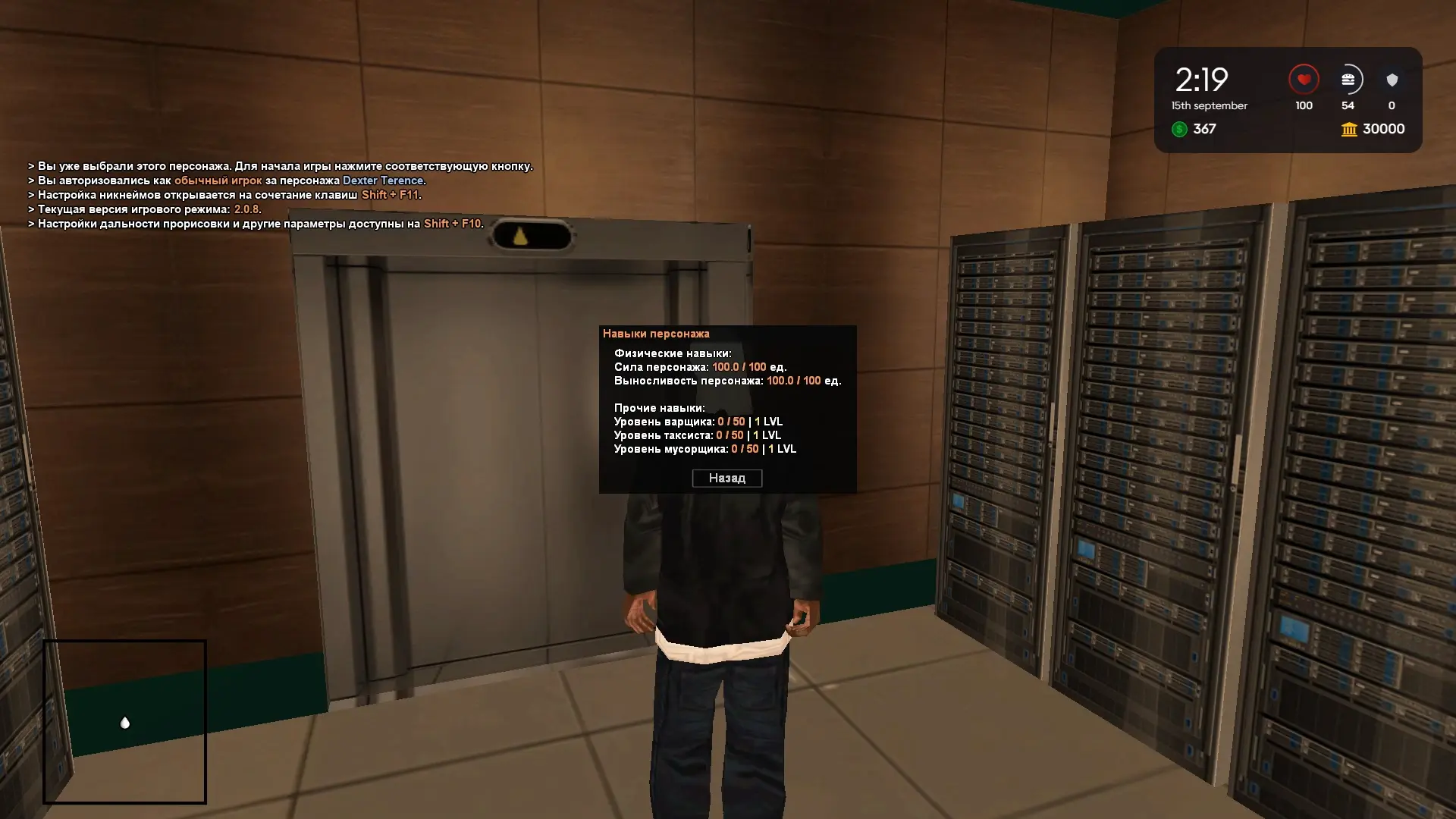Select the shield armor icon
Viewport: 1456px width, 819px height.
pyautogui.click(x=1392, y=80)
